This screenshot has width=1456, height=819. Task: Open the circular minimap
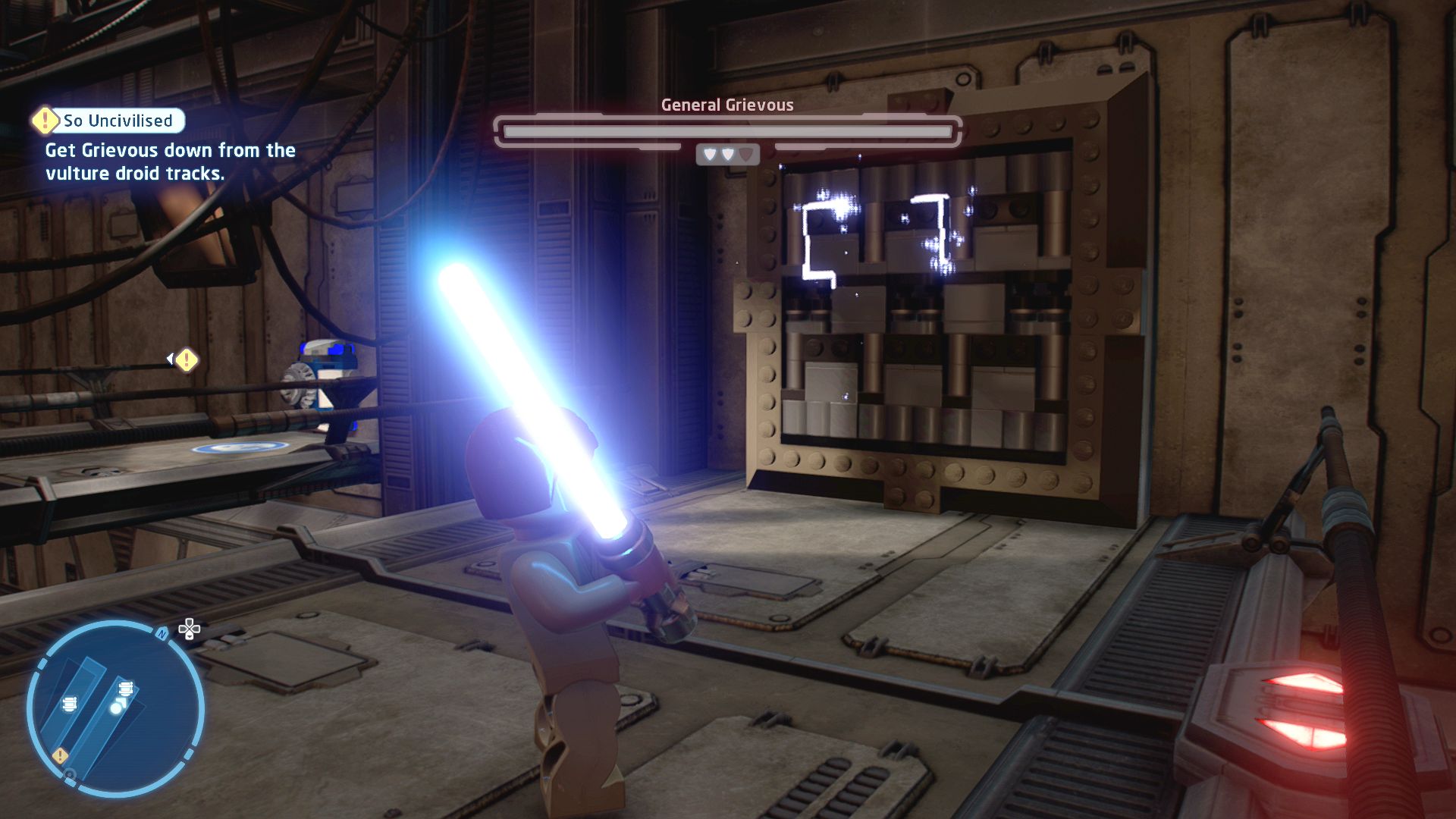click(115, 709)
